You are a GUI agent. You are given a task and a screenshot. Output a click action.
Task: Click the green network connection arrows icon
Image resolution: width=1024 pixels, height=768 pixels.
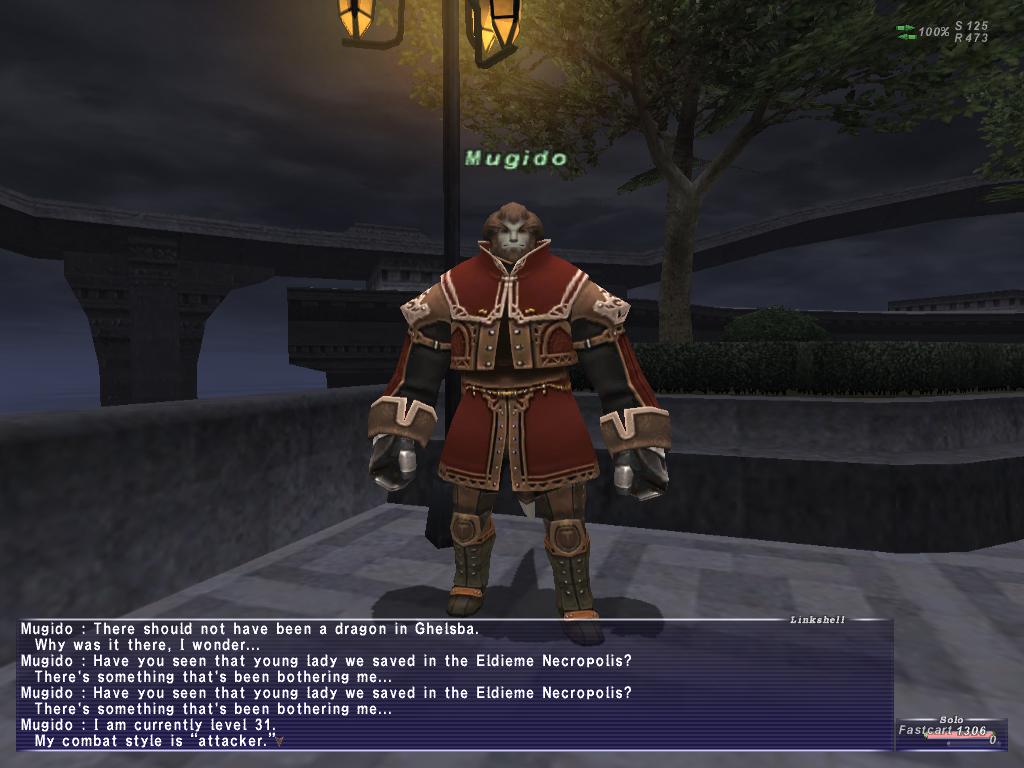(906, 32)
